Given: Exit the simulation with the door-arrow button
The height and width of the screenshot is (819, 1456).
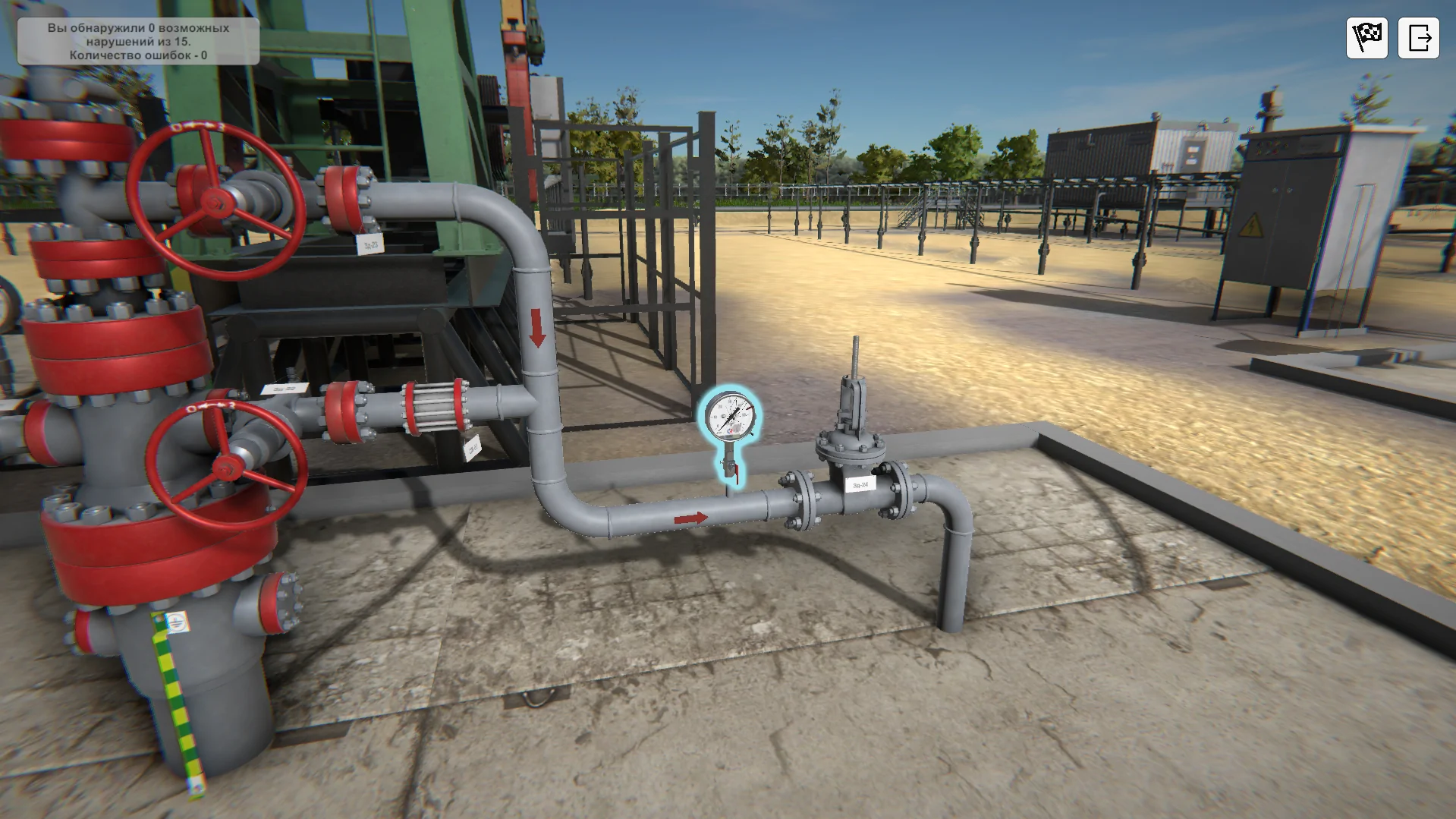Looking at the screenshot, I should pyautogui.click(x=1418, y=37).
